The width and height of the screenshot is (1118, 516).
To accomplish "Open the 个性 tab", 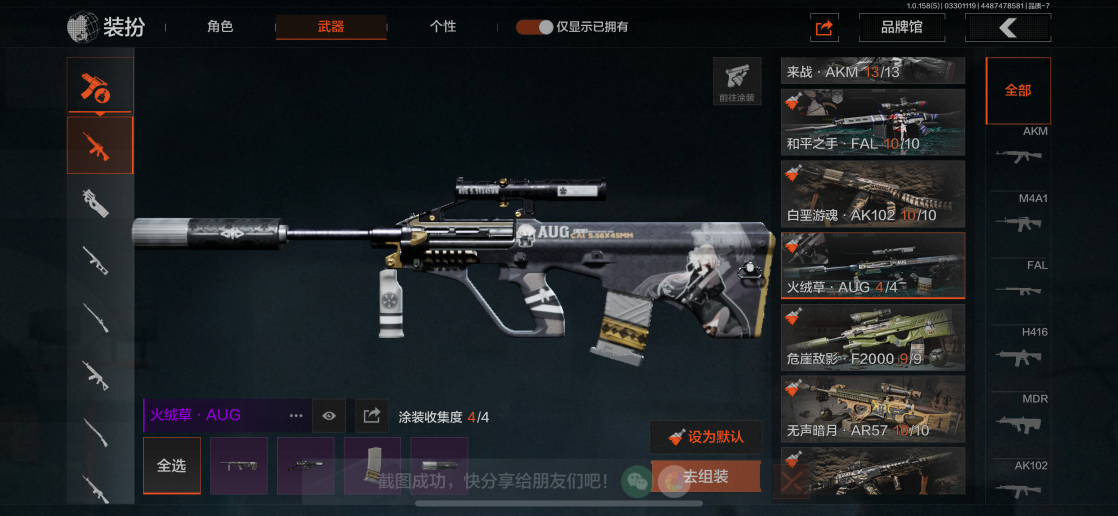I will (443, 27).
